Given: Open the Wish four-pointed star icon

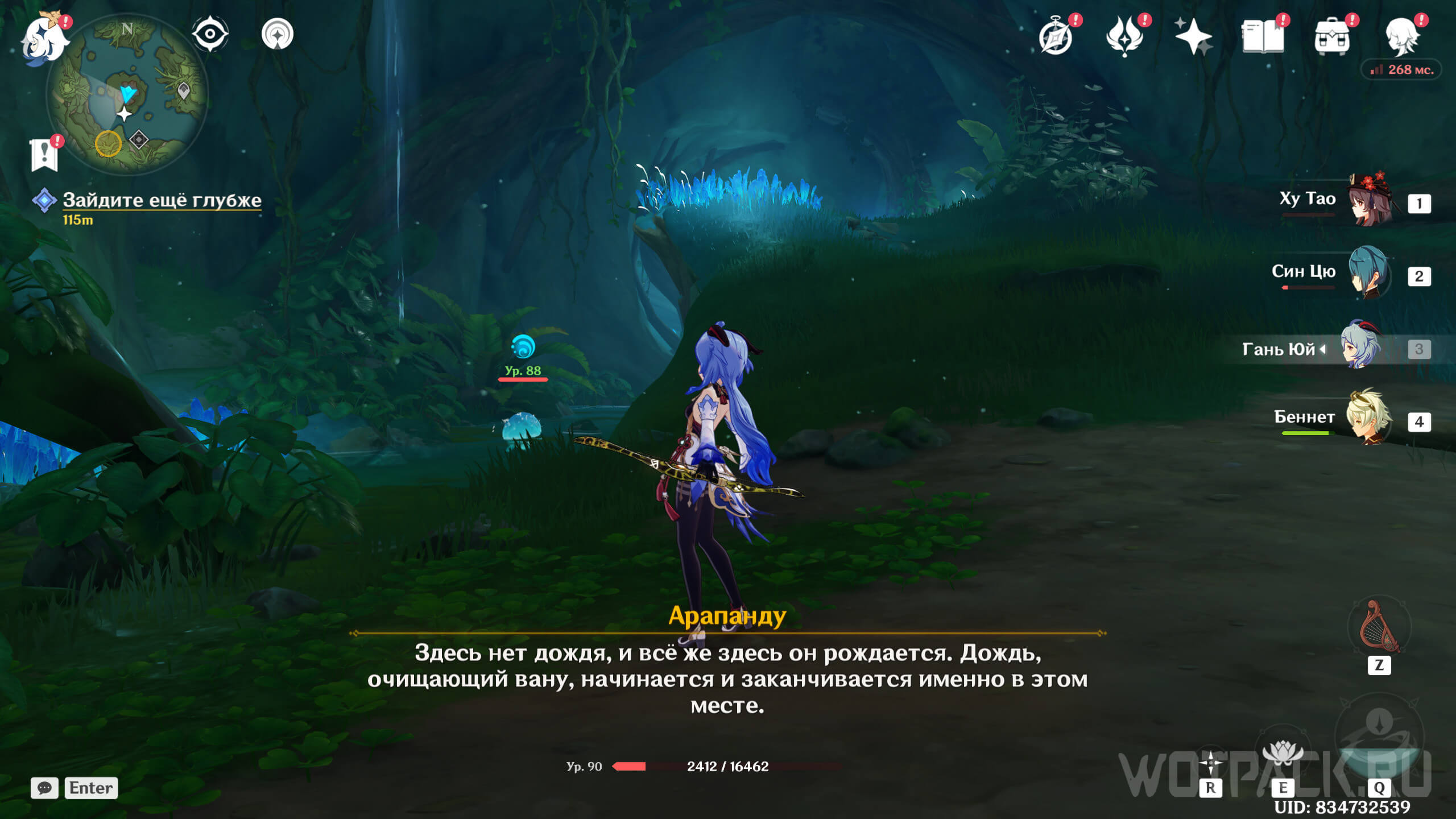Looking at the screenshot, I should [1193, 36].
